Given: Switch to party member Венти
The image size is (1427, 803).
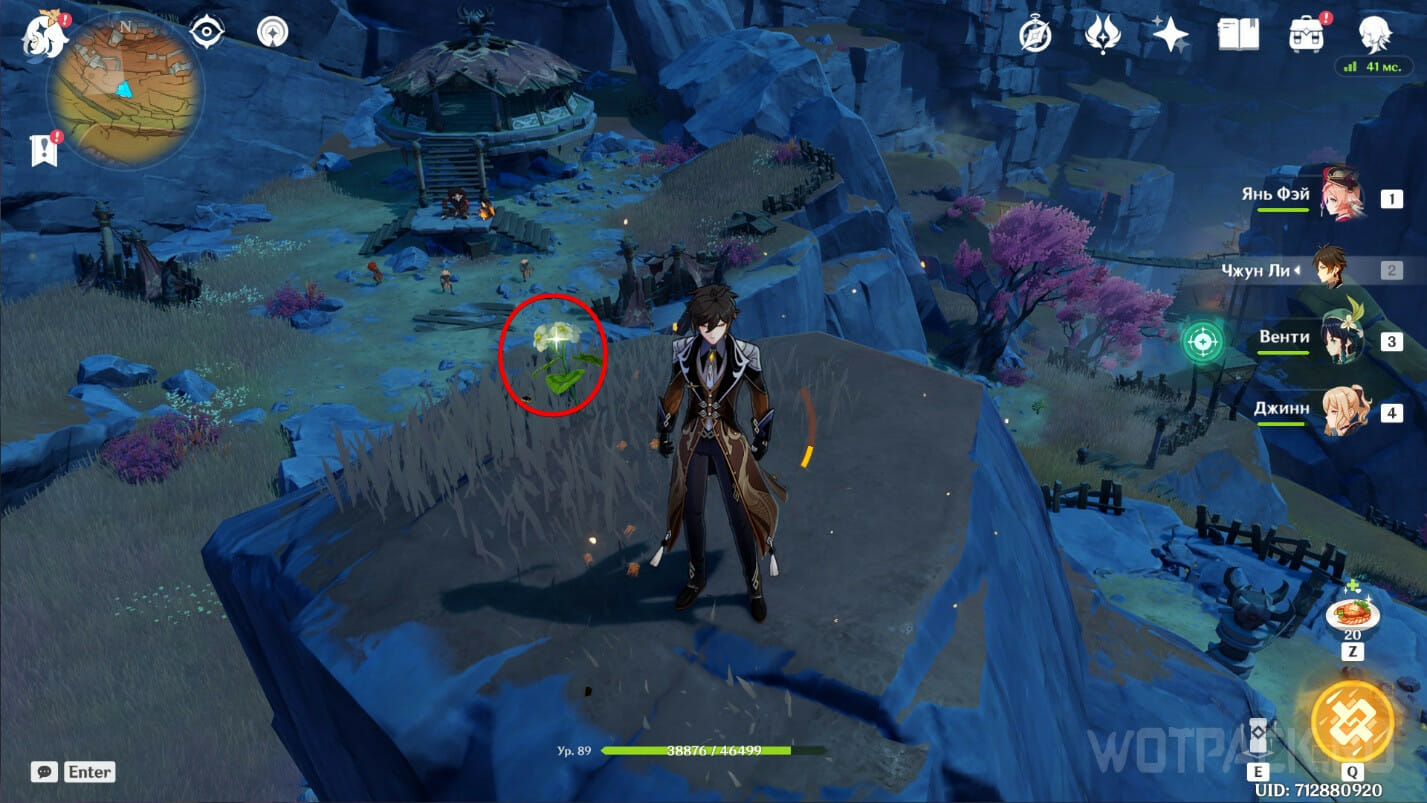Looking at the screenshot, I should coord(1340,340).
